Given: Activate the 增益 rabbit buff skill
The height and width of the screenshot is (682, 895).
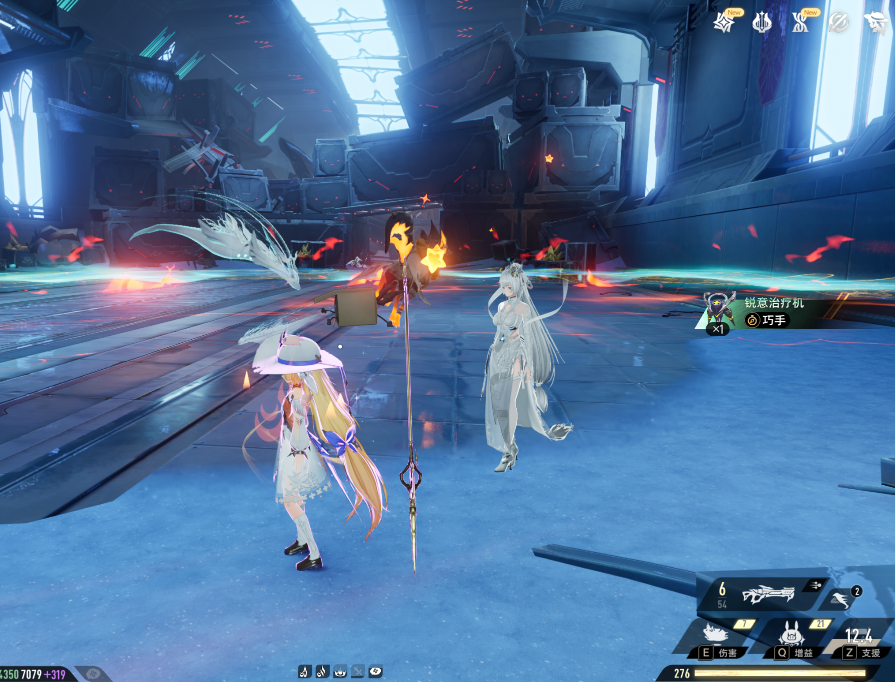Looking at the screenshot, I should click(x=790, y=637).
